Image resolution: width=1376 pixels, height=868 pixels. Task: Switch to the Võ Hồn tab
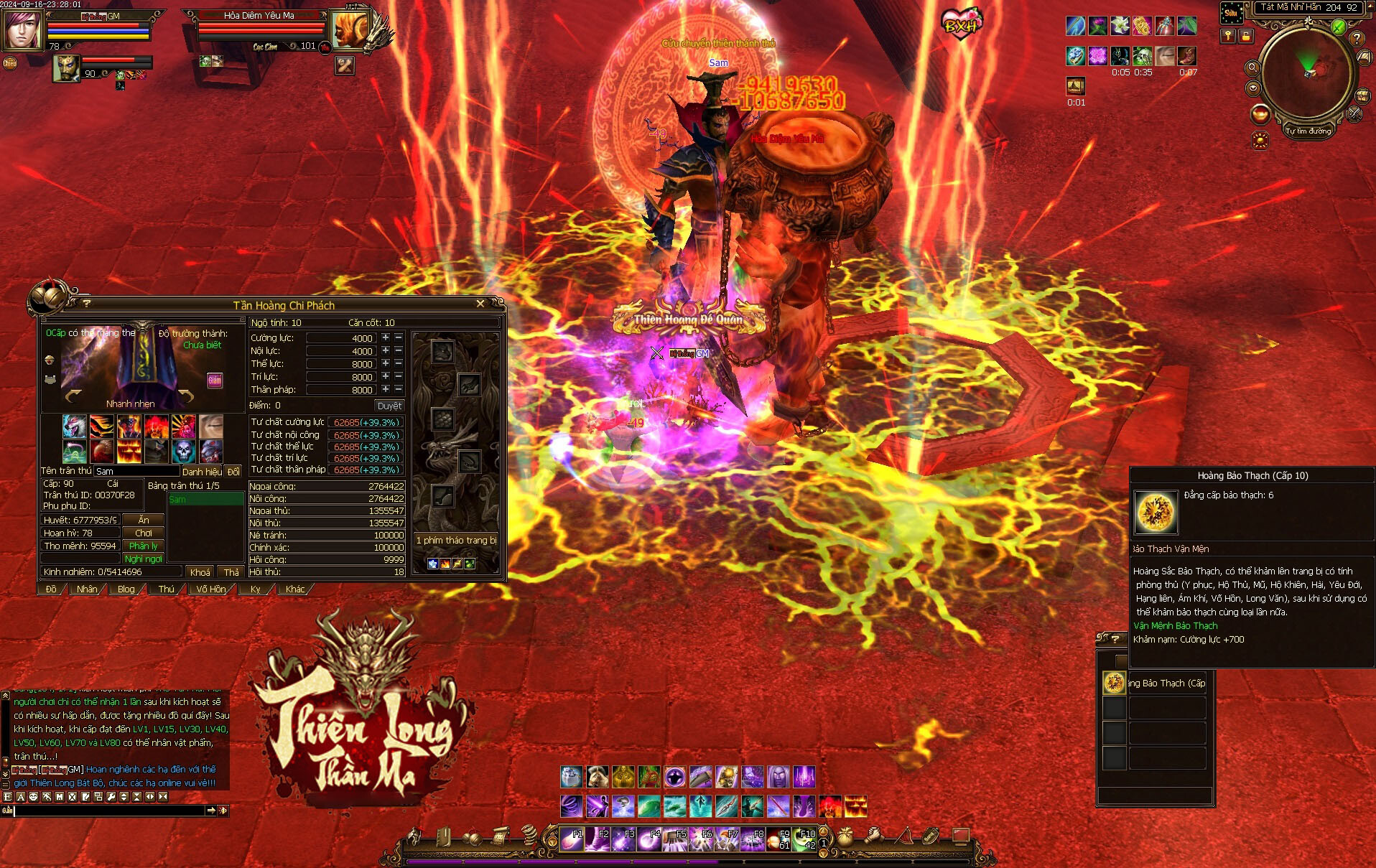click(x=210, y=589)
